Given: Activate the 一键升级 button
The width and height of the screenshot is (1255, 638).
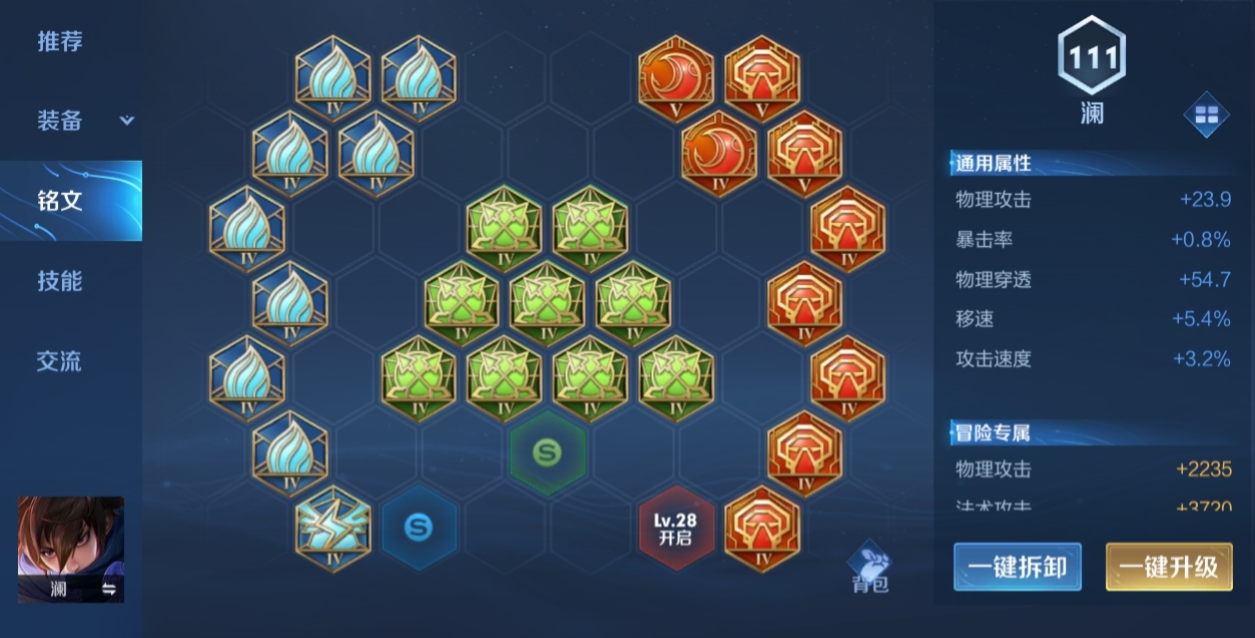Looking at the screenshot, I should pyautogui.click(x=1168, y=567).
